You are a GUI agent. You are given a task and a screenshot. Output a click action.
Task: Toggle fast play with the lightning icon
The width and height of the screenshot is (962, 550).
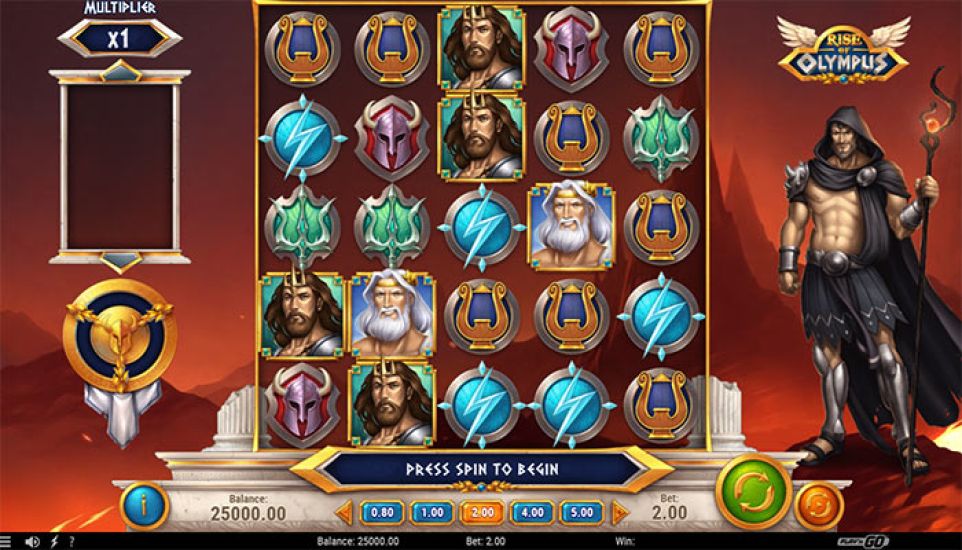point(54,542)
